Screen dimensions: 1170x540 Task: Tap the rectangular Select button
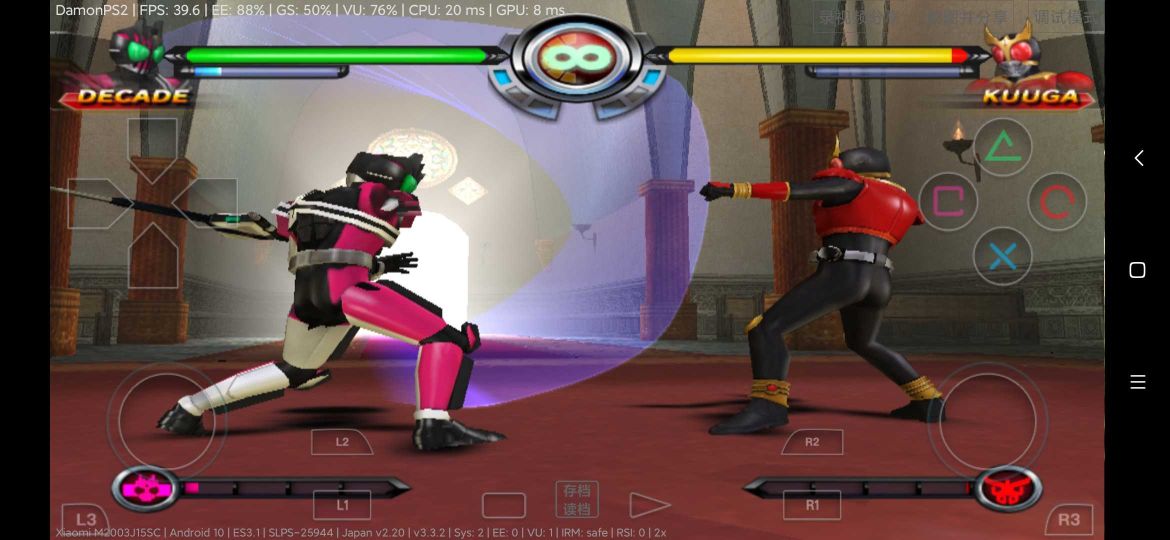(503, 505)
